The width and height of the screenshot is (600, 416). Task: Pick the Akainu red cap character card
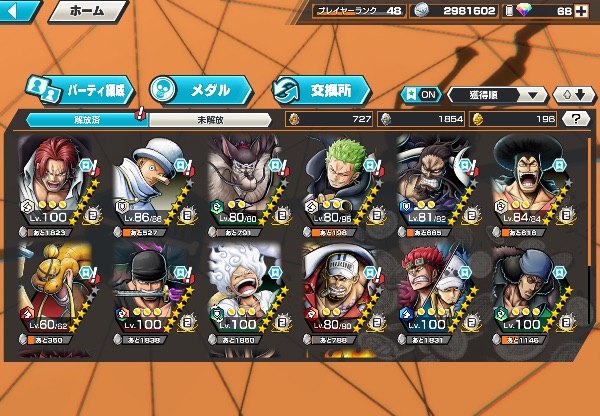(x=342, y=295)
